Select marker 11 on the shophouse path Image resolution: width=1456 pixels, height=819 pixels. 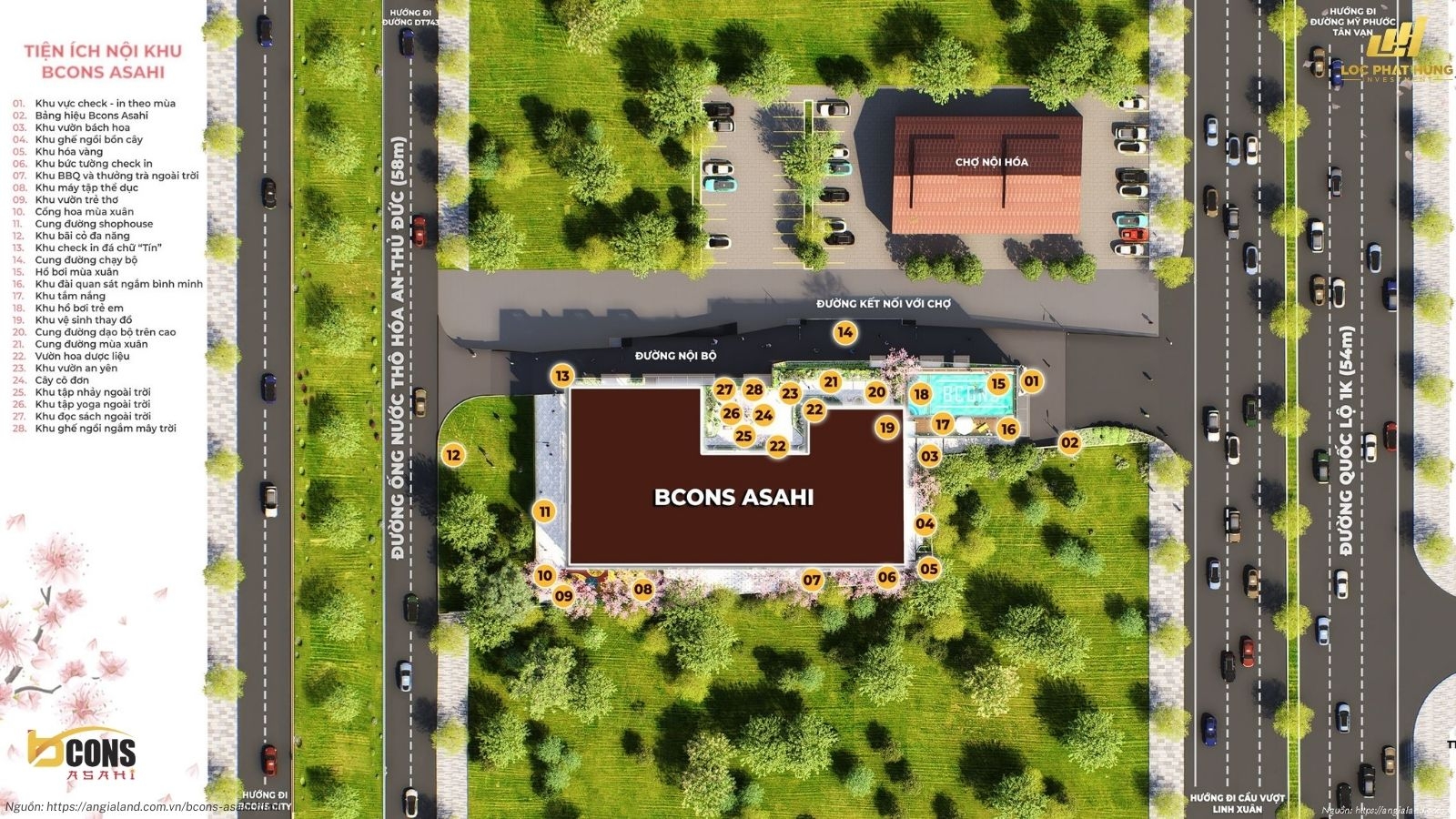(544, 511)
